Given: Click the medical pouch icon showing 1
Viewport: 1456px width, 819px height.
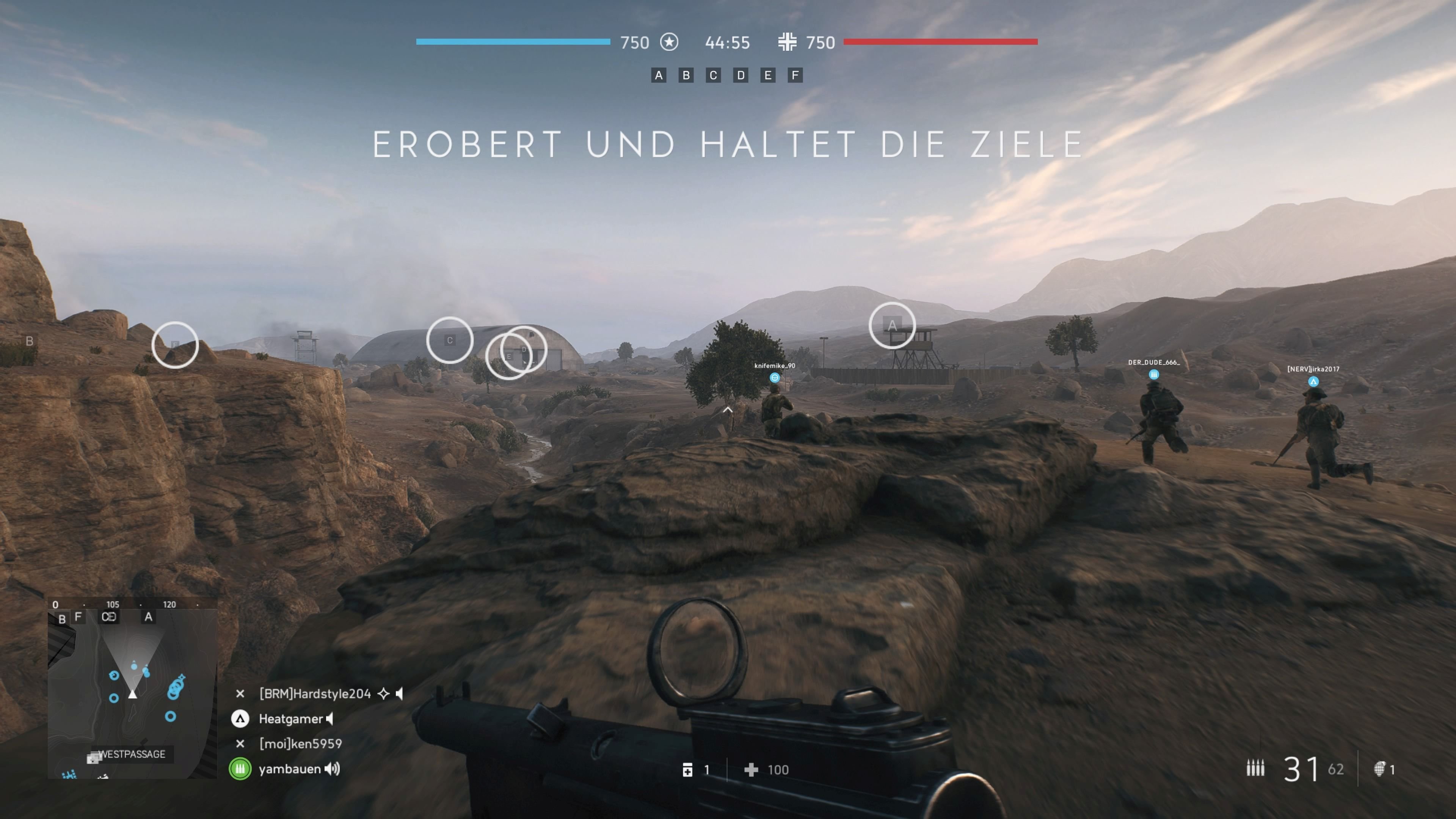Looking at the screenshot, I should coord(689,770).
